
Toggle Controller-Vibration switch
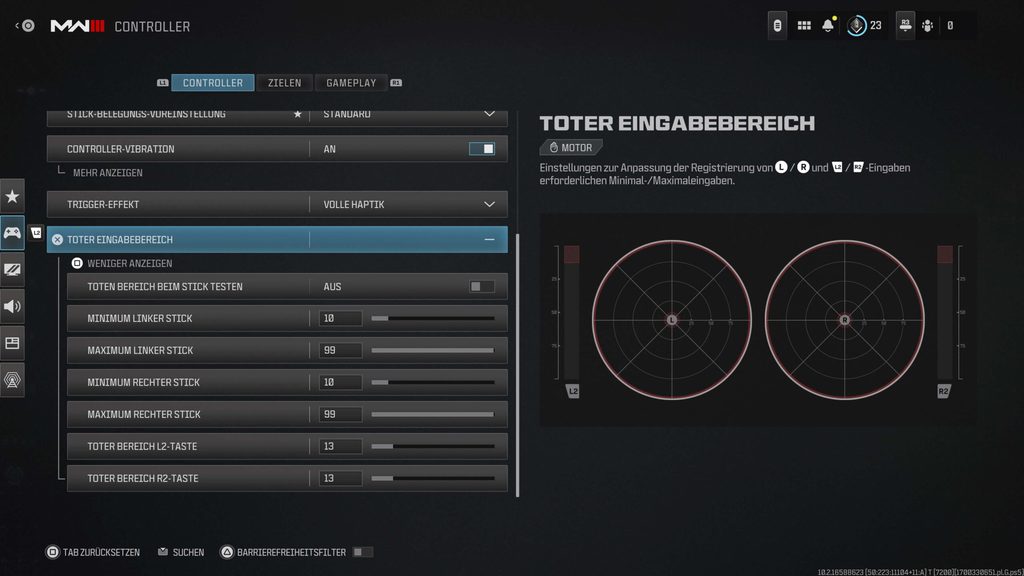[x=482, y=149]
